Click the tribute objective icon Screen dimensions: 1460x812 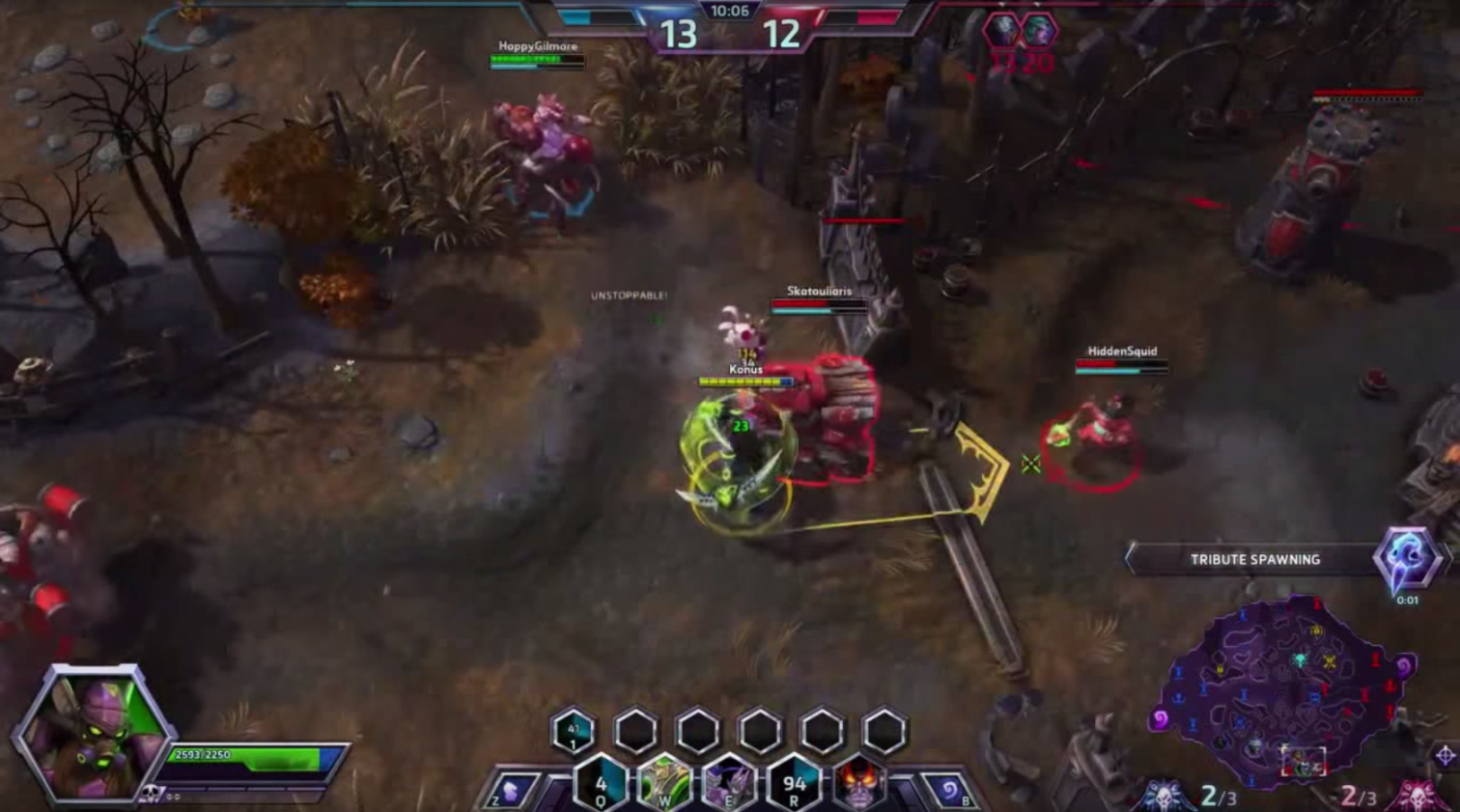click(x=1406, y=558)
